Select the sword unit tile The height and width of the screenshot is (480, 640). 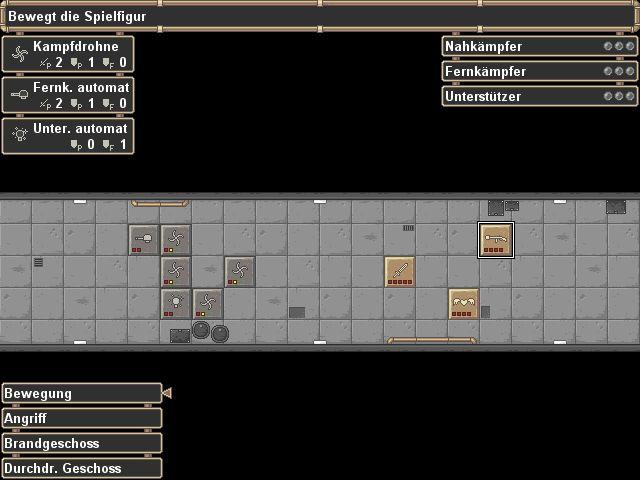[400, 272]
